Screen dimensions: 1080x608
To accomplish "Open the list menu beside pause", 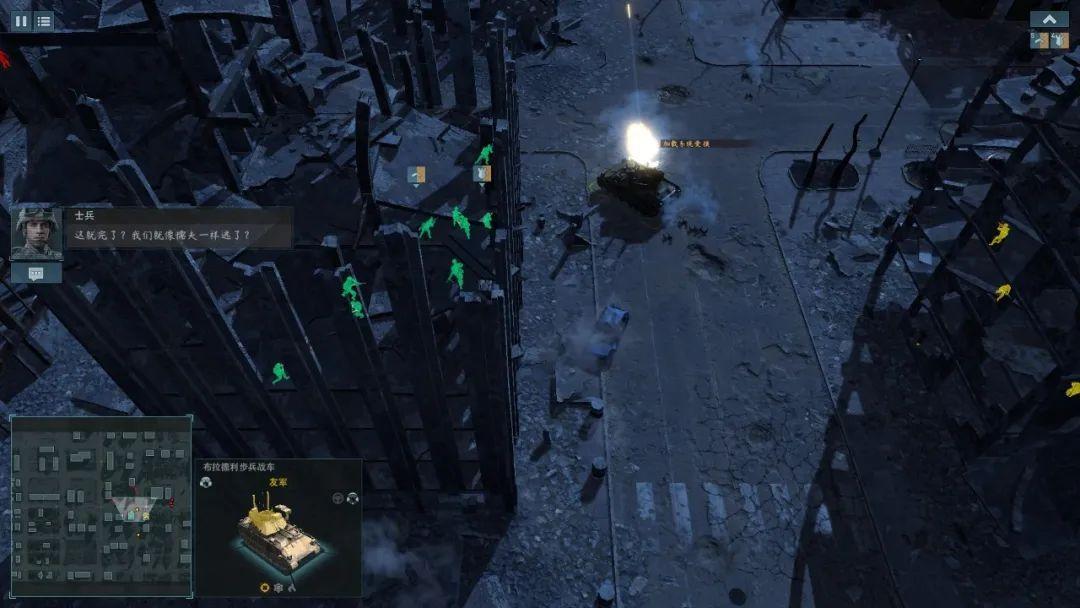I will pos(43,20).
